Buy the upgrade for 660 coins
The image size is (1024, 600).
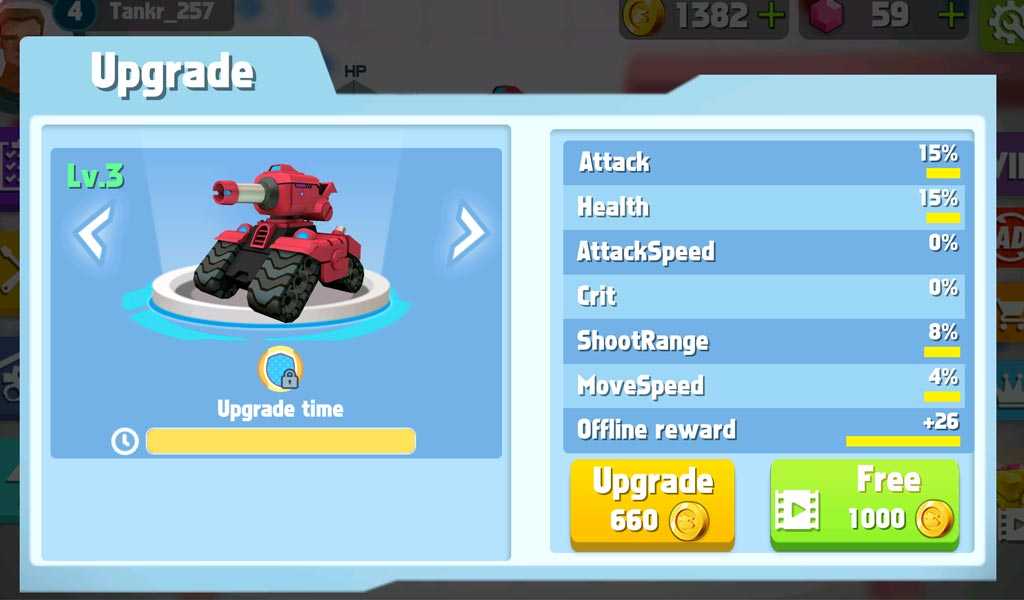652,503
